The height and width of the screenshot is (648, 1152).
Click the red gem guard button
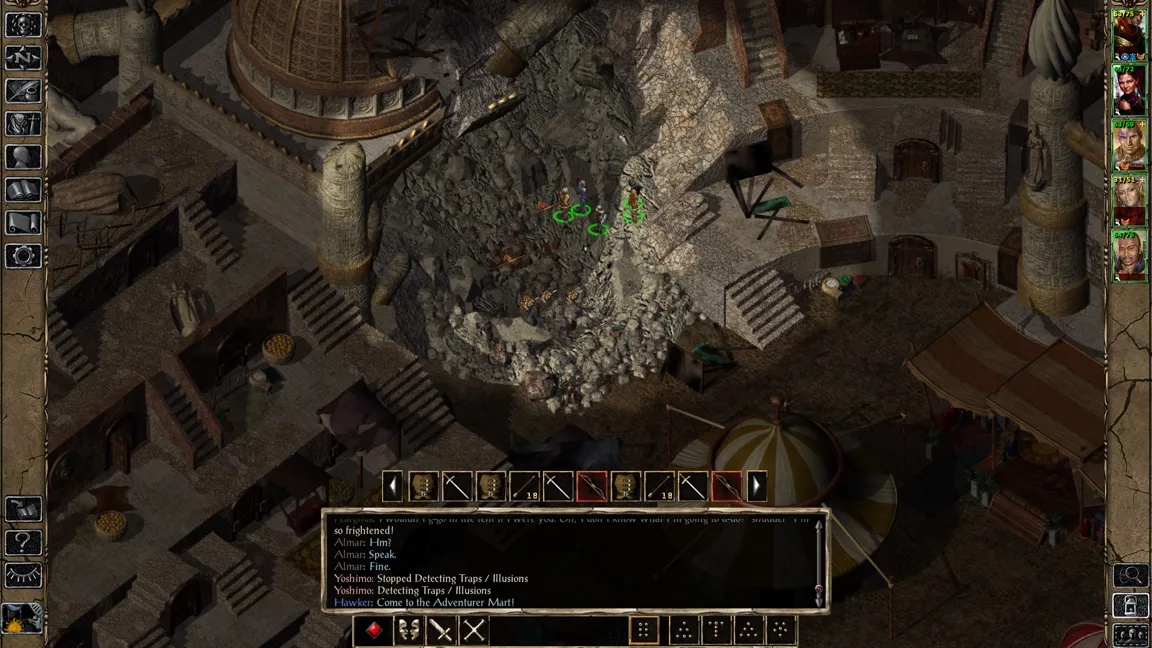tap(374, 630)
